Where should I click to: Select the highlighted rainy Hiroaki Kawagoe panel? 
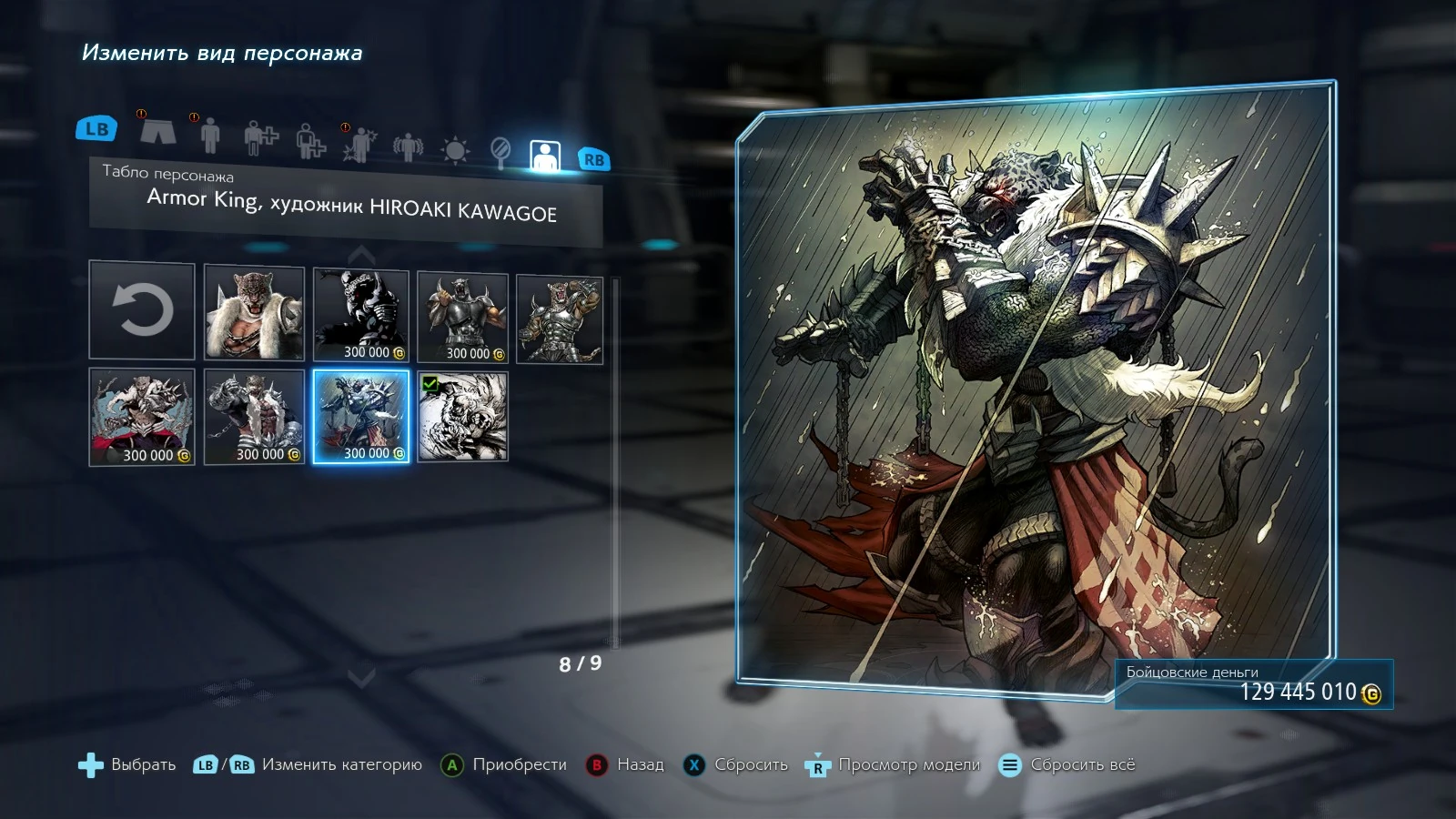pyautogui.click(x=362, y=416)
